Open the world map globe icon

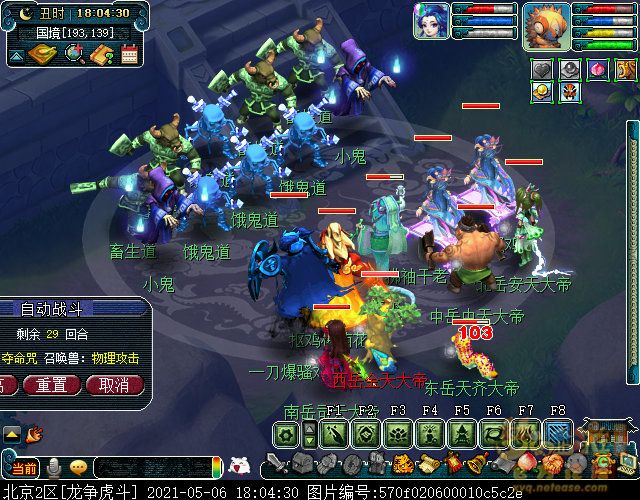[x=74, y=54]
